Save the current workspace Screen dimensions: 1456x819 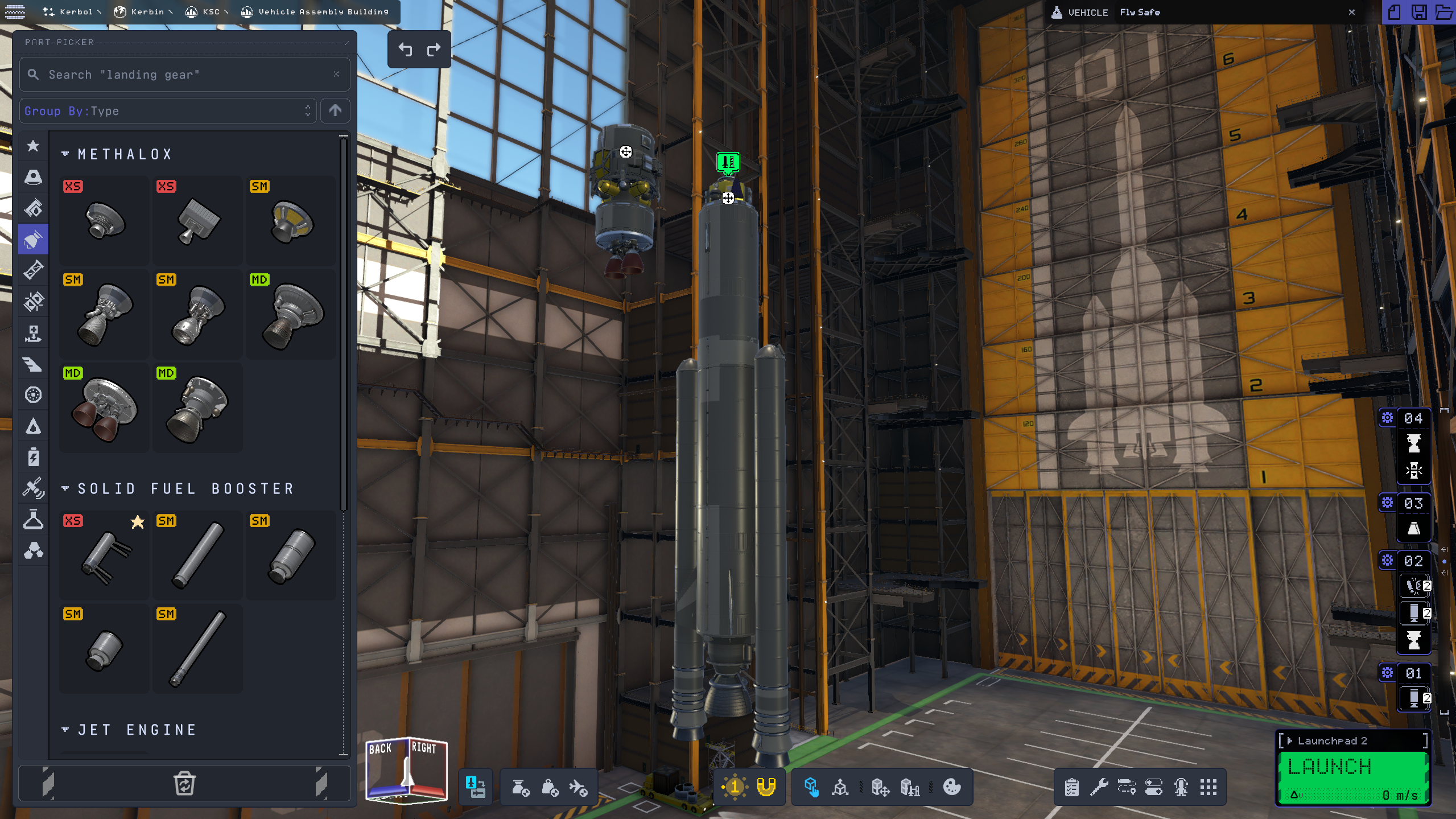point(1420,12)
